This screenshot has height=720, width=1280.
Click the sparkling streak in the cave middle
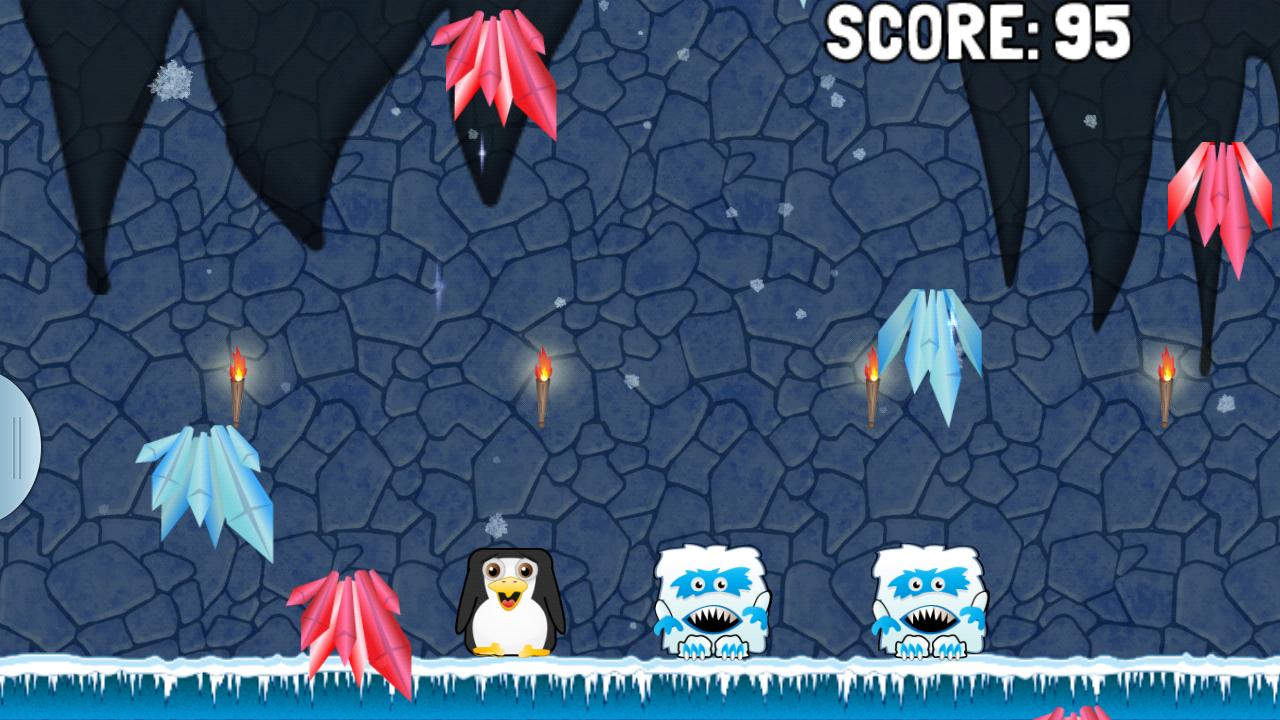(x=437, y=285)
